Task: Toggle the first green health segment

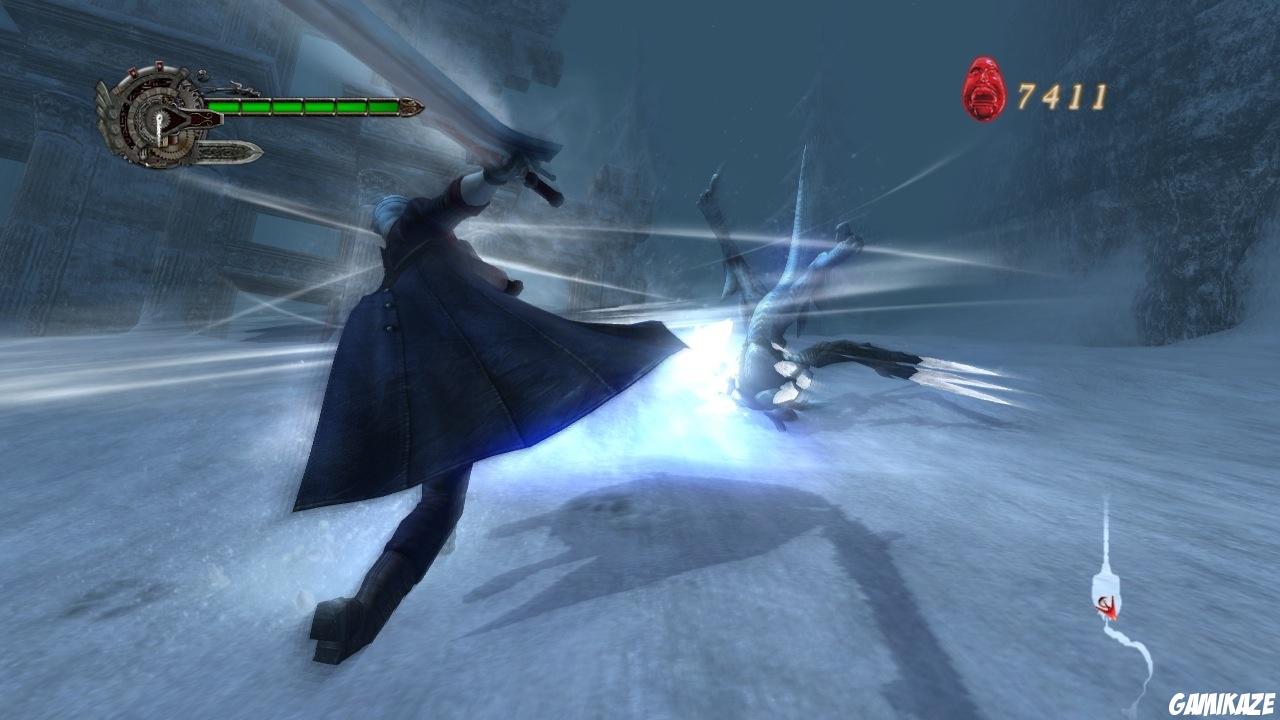Action: pos(224,106)
